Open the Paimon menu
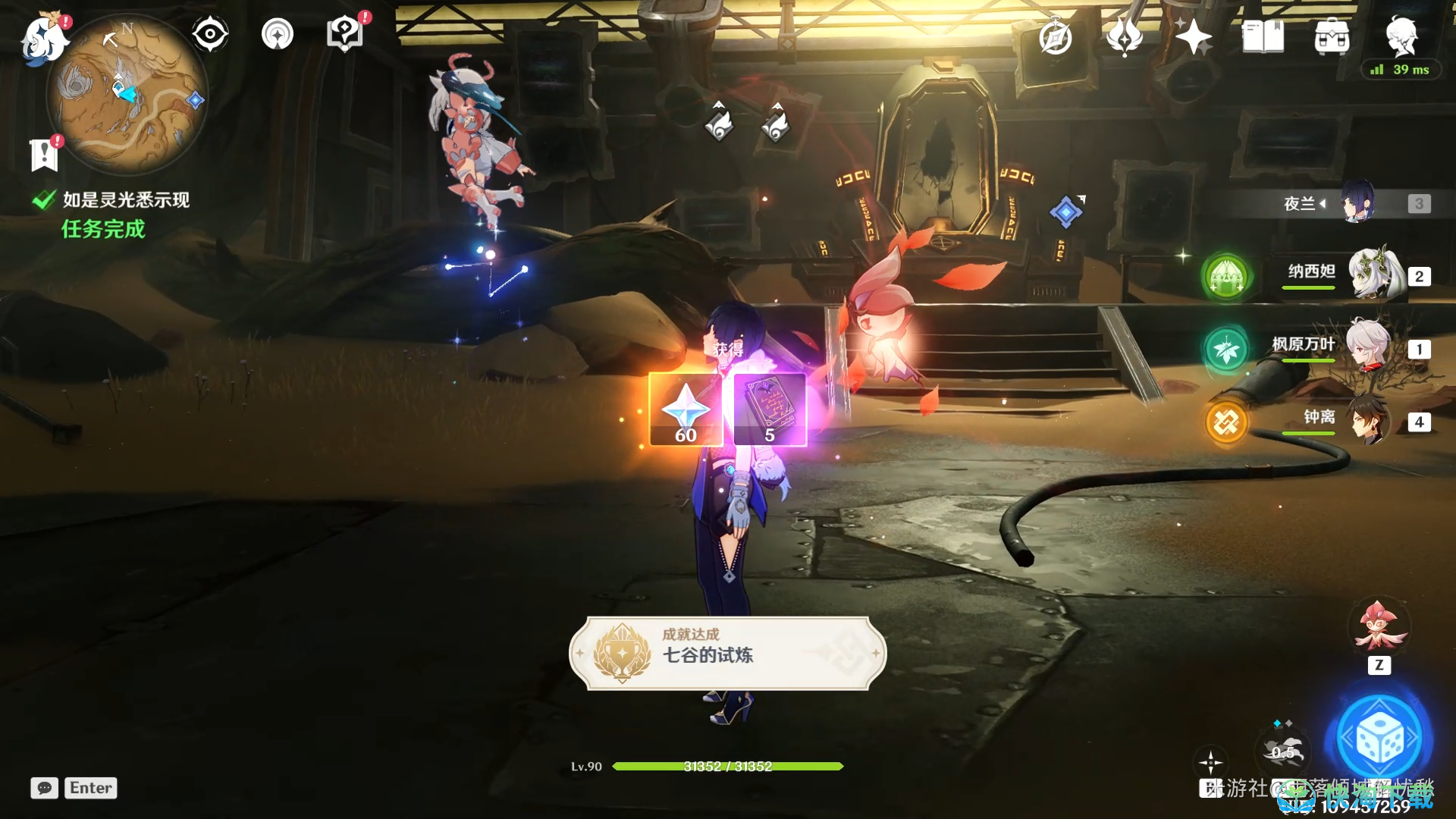This screenshot has height=819, width=1456. (44, 38)
